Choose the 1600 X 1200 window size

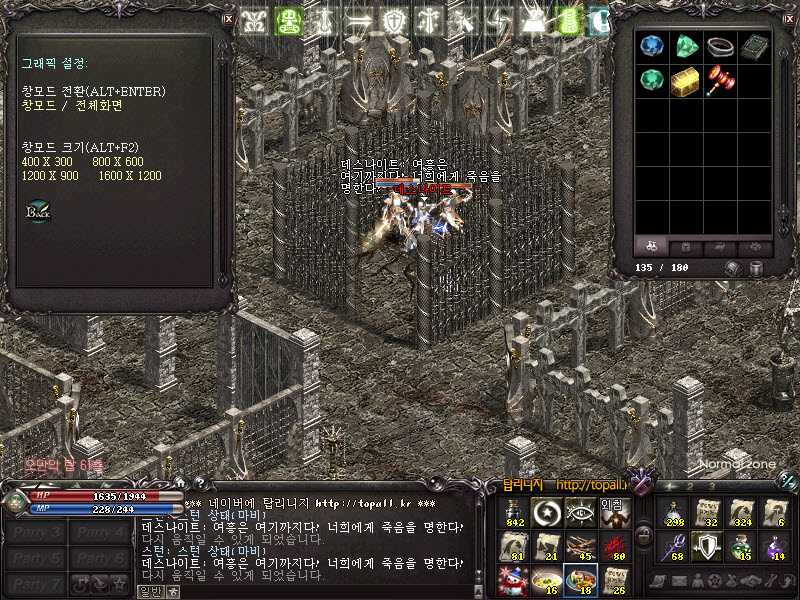tap(129, 176)
